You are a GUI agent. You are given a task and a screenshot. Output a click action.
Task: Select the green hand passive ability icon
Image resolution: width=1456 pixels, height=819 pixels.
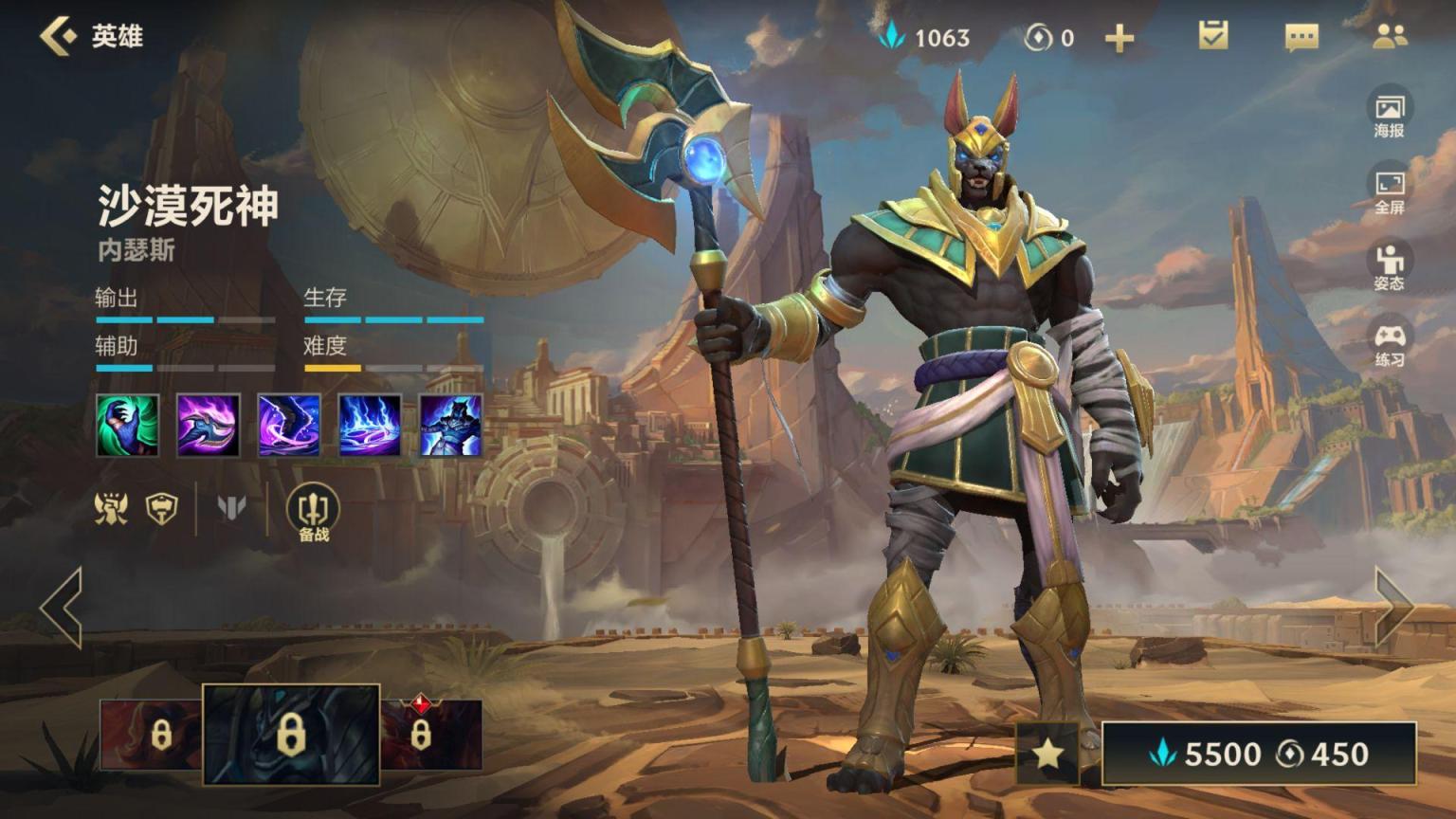(x=127, y=426)
